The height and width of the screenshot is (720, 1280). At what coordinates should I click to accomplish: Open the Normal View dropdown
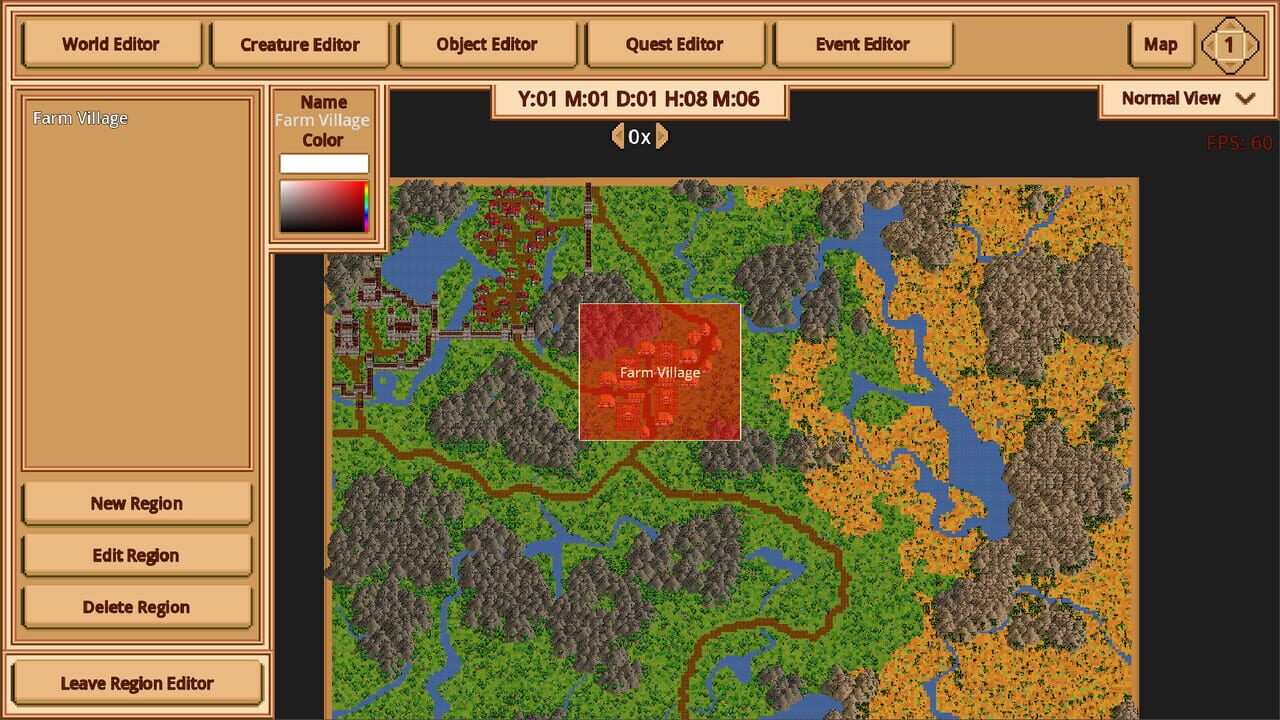pos(1171,98)
